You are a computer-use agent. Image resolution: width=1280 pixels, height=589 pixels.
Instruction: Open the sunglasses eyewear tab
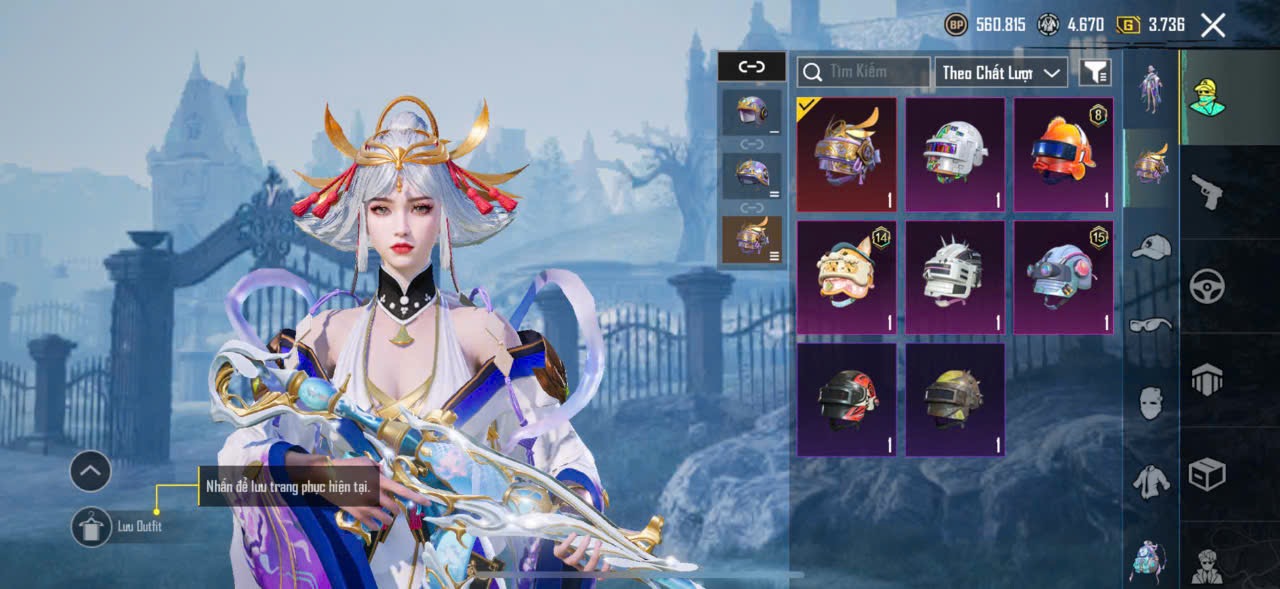[x=1151, y=324]
